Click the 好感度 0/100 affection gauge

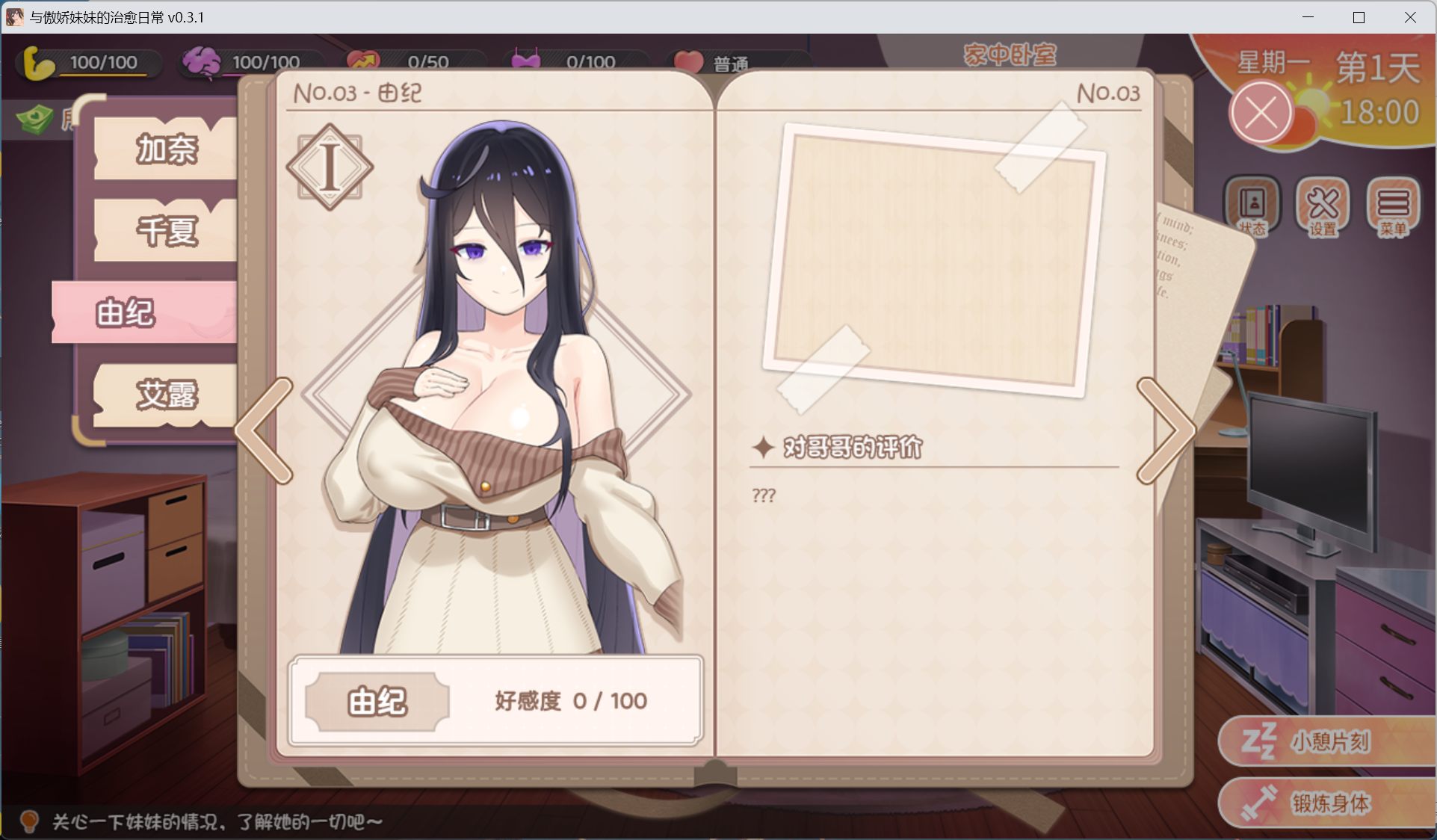point(569,701)
